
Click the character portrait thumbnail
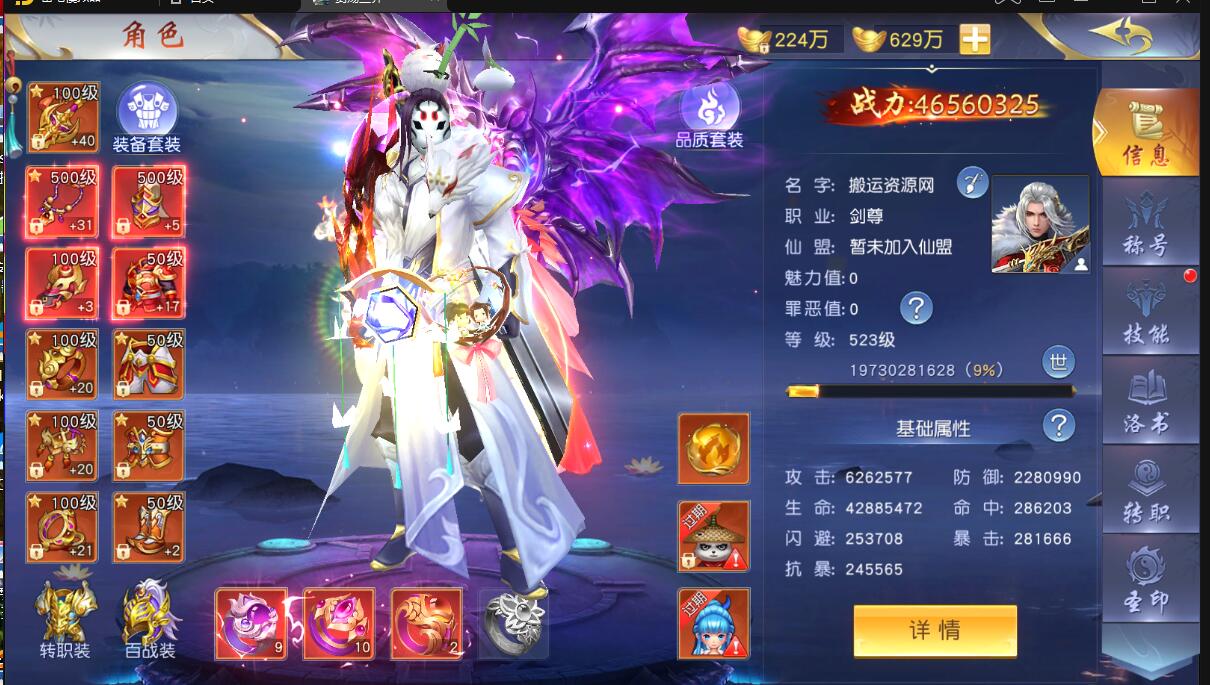[1040, 224]
